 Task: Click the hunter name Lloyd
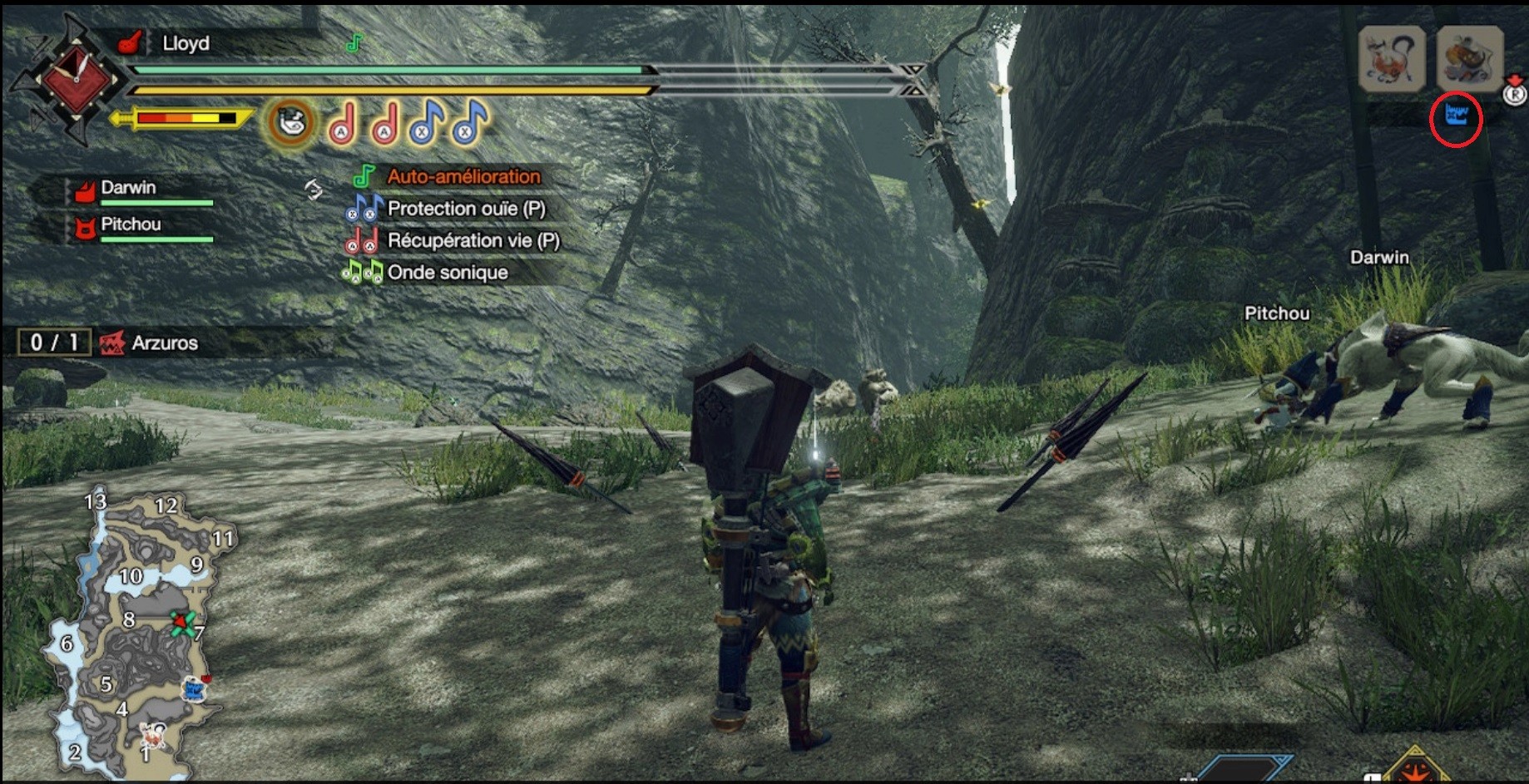point(185,43)
